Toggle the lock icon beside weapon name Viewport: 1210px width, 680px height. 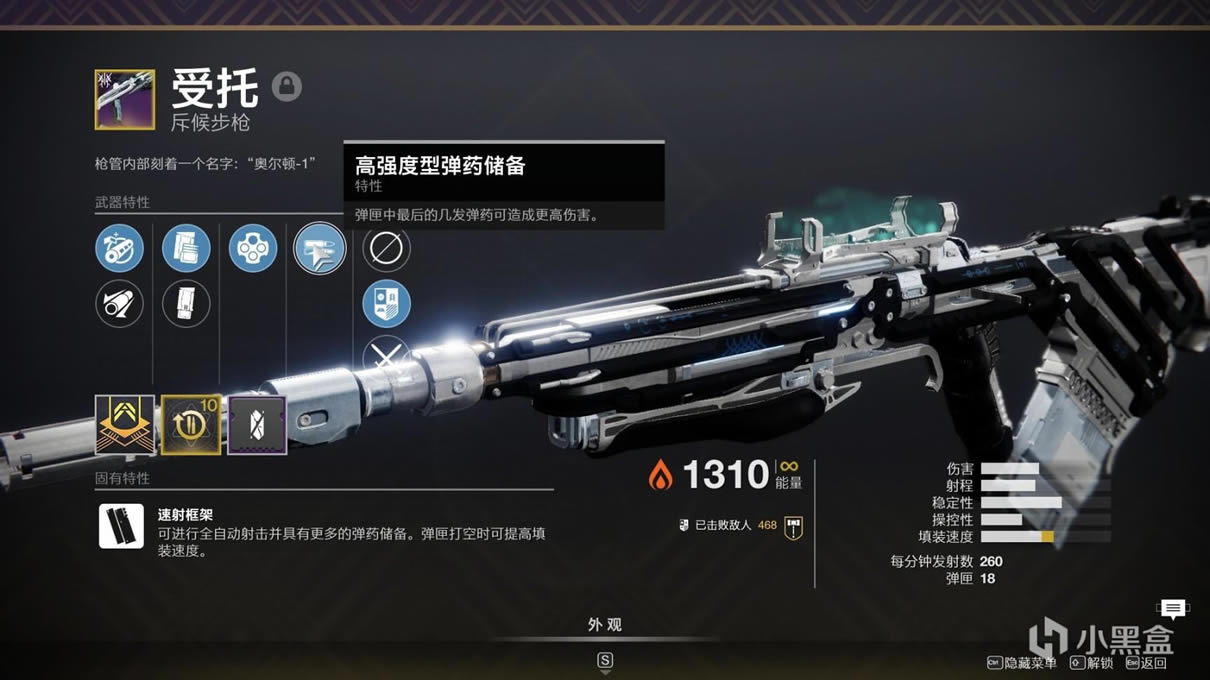pyautogui.click(x=287, y=86)
